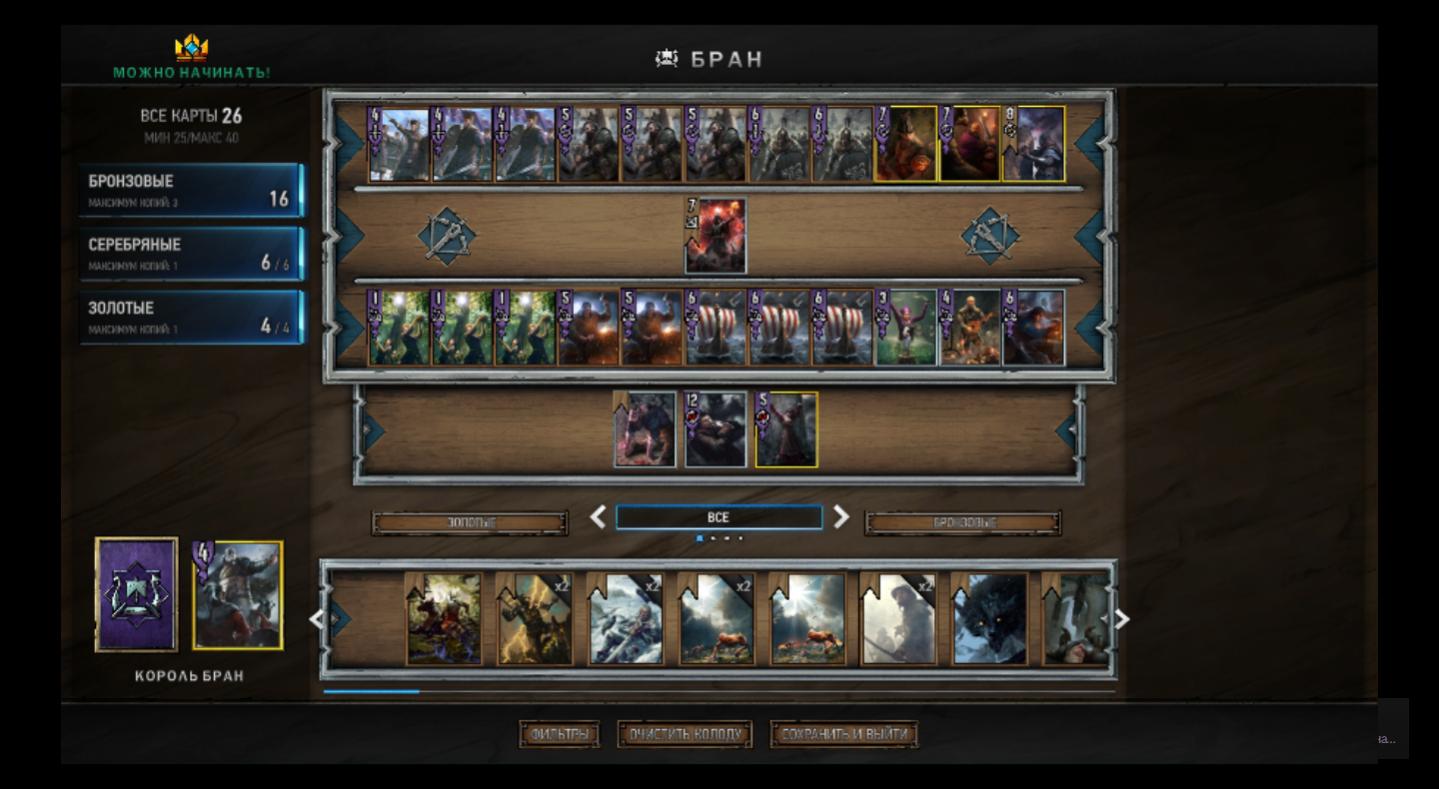
Task: Click the purple Skellige faction card back
Action: click(137, 595)
